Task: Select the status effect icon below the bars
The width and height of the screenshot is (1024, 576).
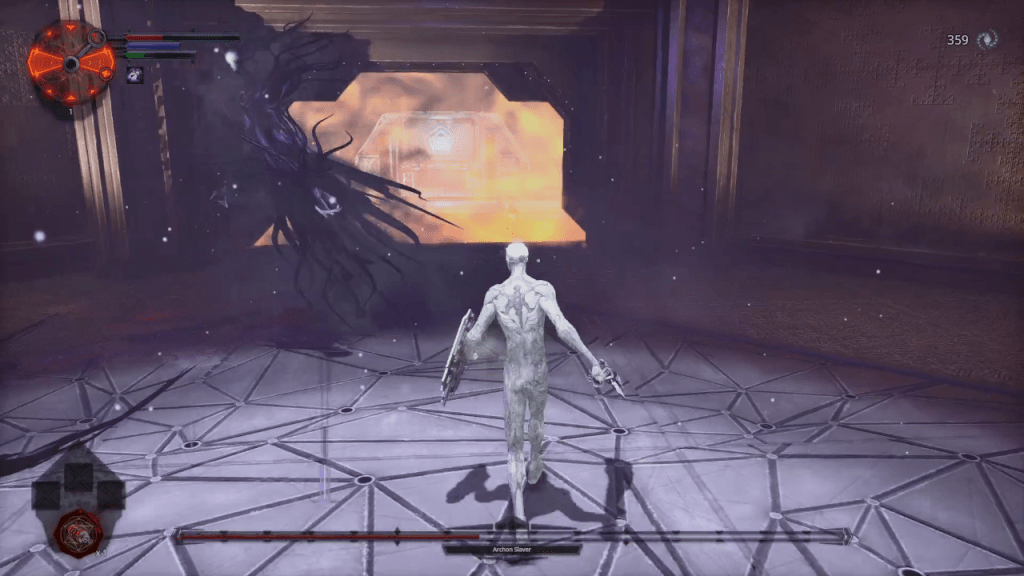Action: (x=134, y=75)
